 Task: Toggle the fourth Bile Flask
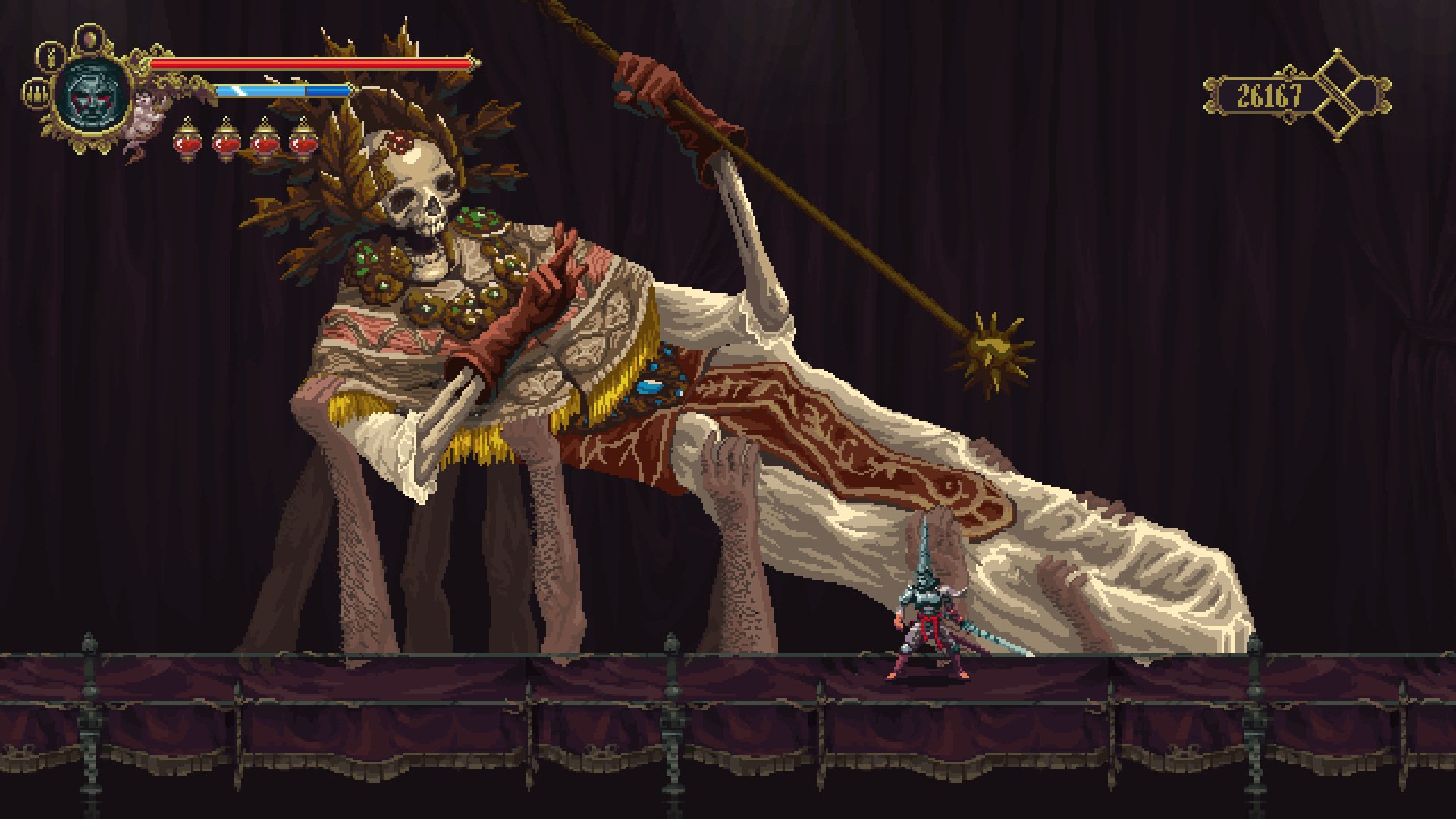302,143
